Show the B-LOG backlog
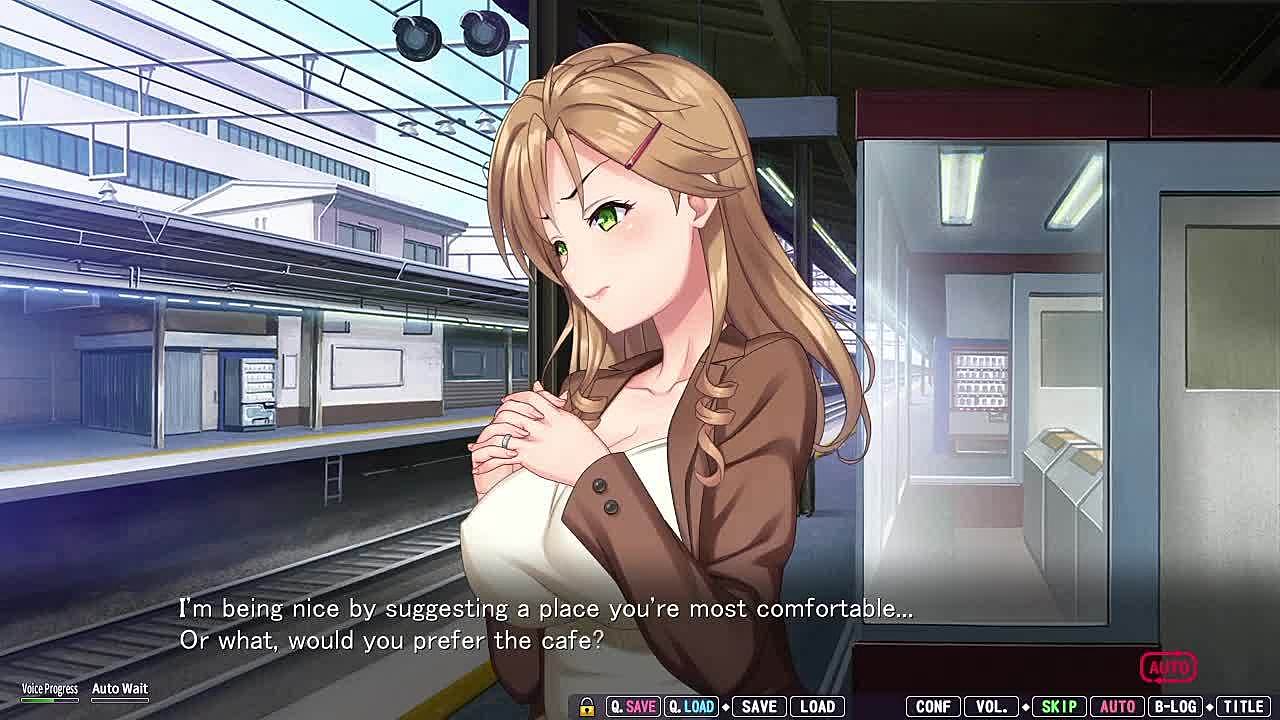The height and width of the screenshot is (720, 1280). tap(1176, 707)
